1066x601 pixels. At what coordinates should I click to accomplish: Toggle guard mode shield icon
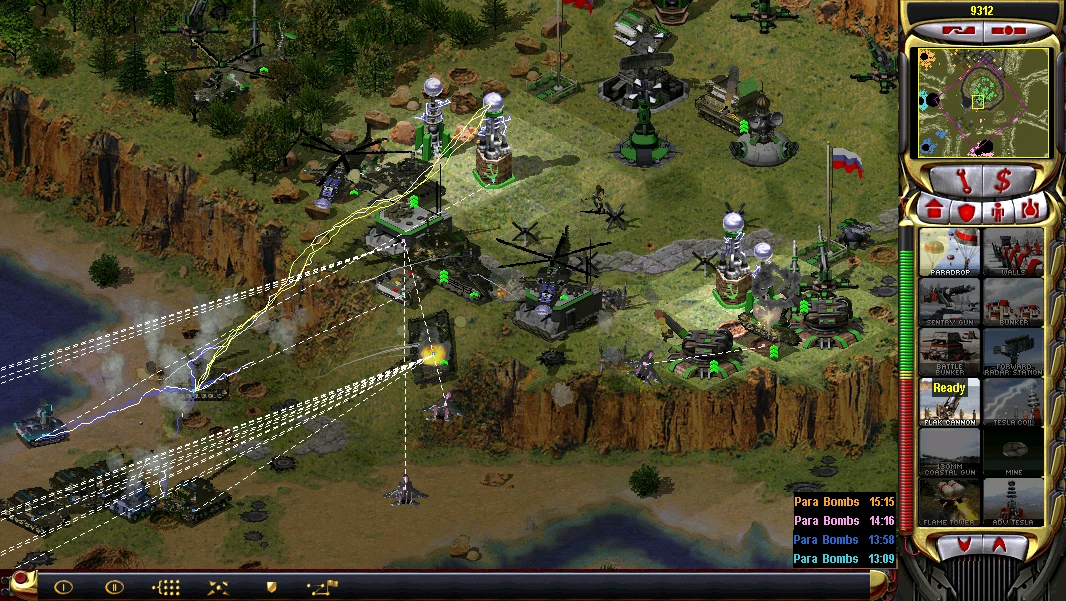[x=270, y=587]
